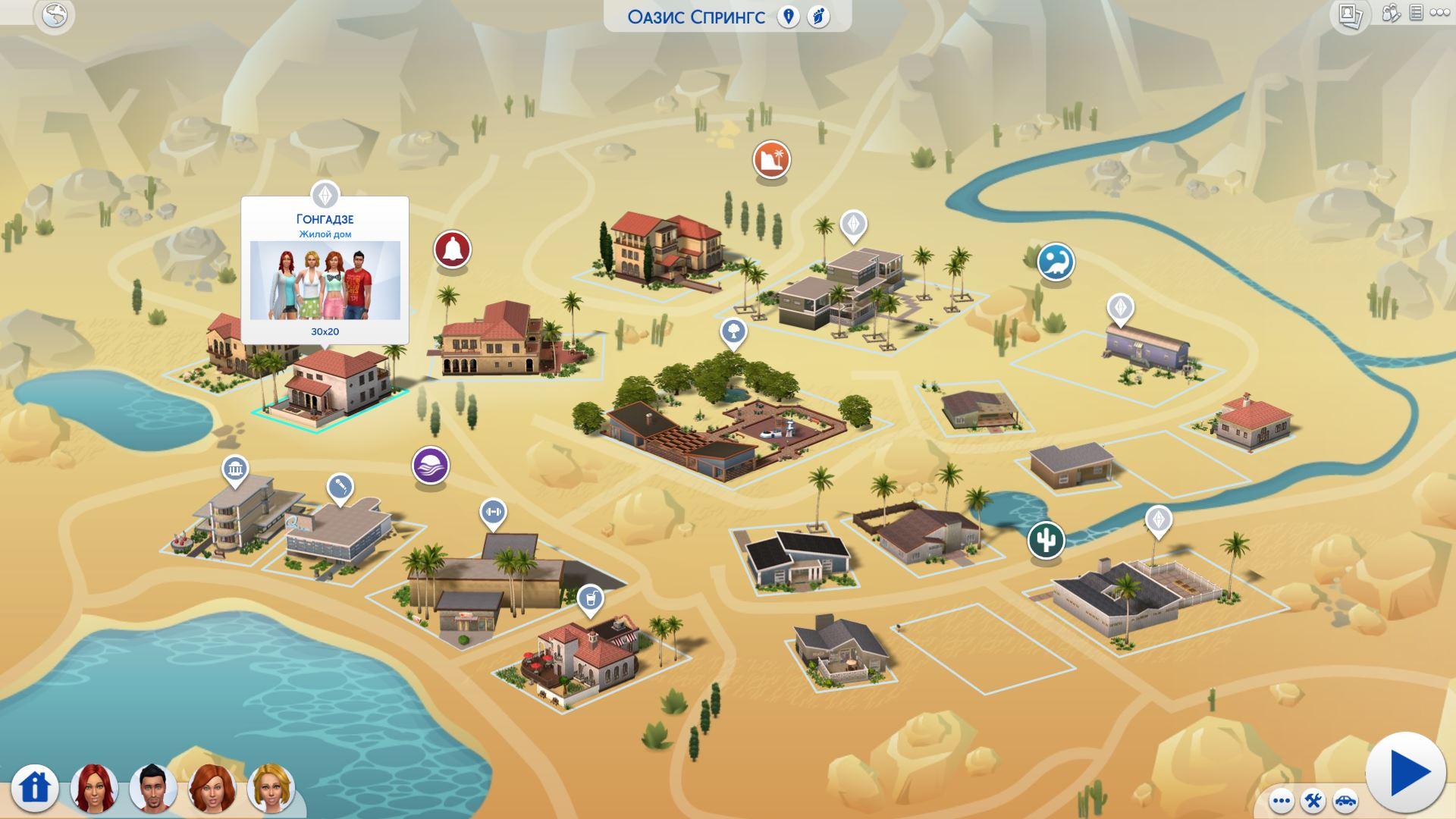
Task: Select the bar drink lot pin
Action: (x=590, y=598)
